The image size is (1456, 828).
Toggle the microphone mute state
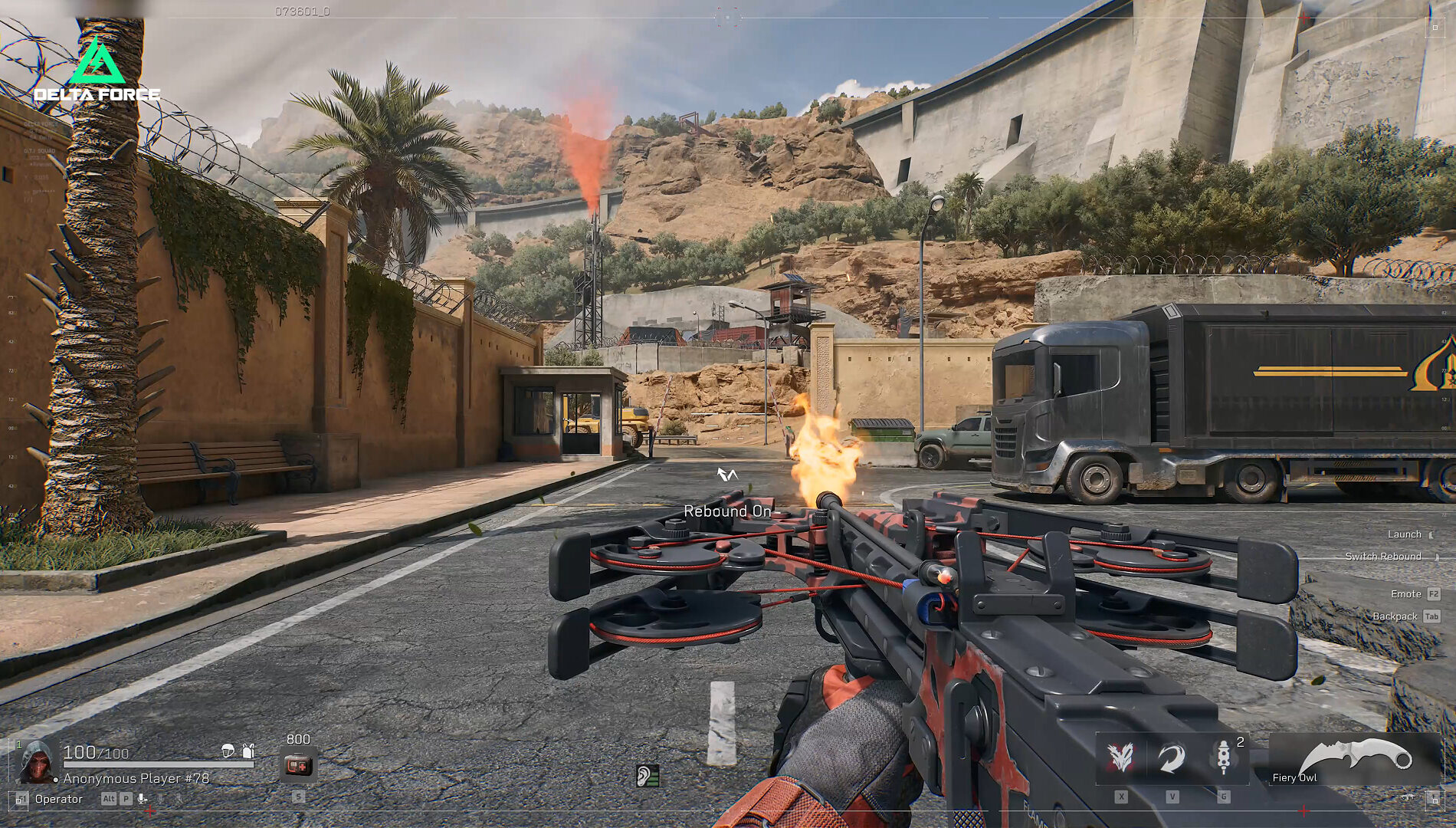pyautogui.click(x=141, y=798)
